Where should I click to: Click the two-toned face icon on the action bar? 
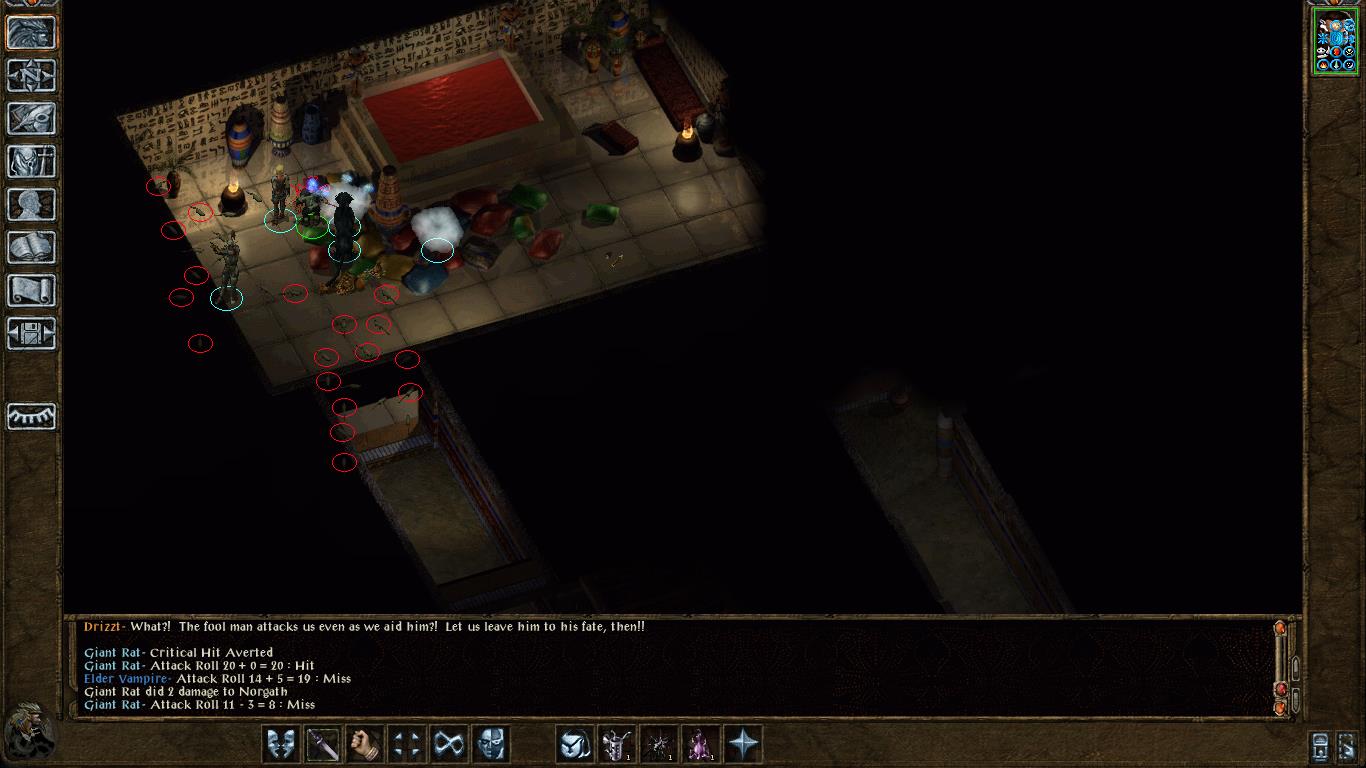[x=491, y=744]
